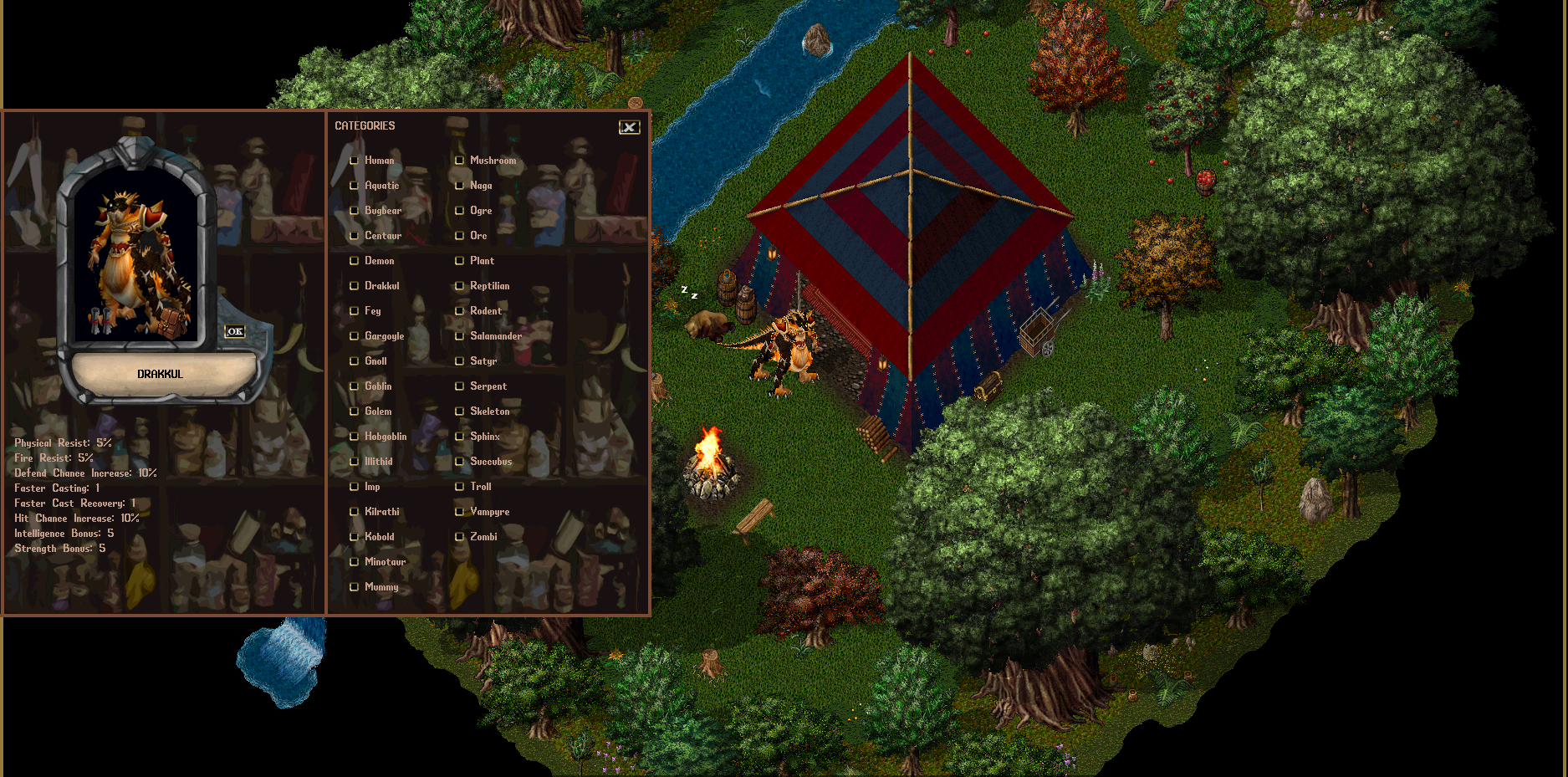Check the Skeleton category box
1568x777 pixels.
pyautogui.click(x=460, y=412)
